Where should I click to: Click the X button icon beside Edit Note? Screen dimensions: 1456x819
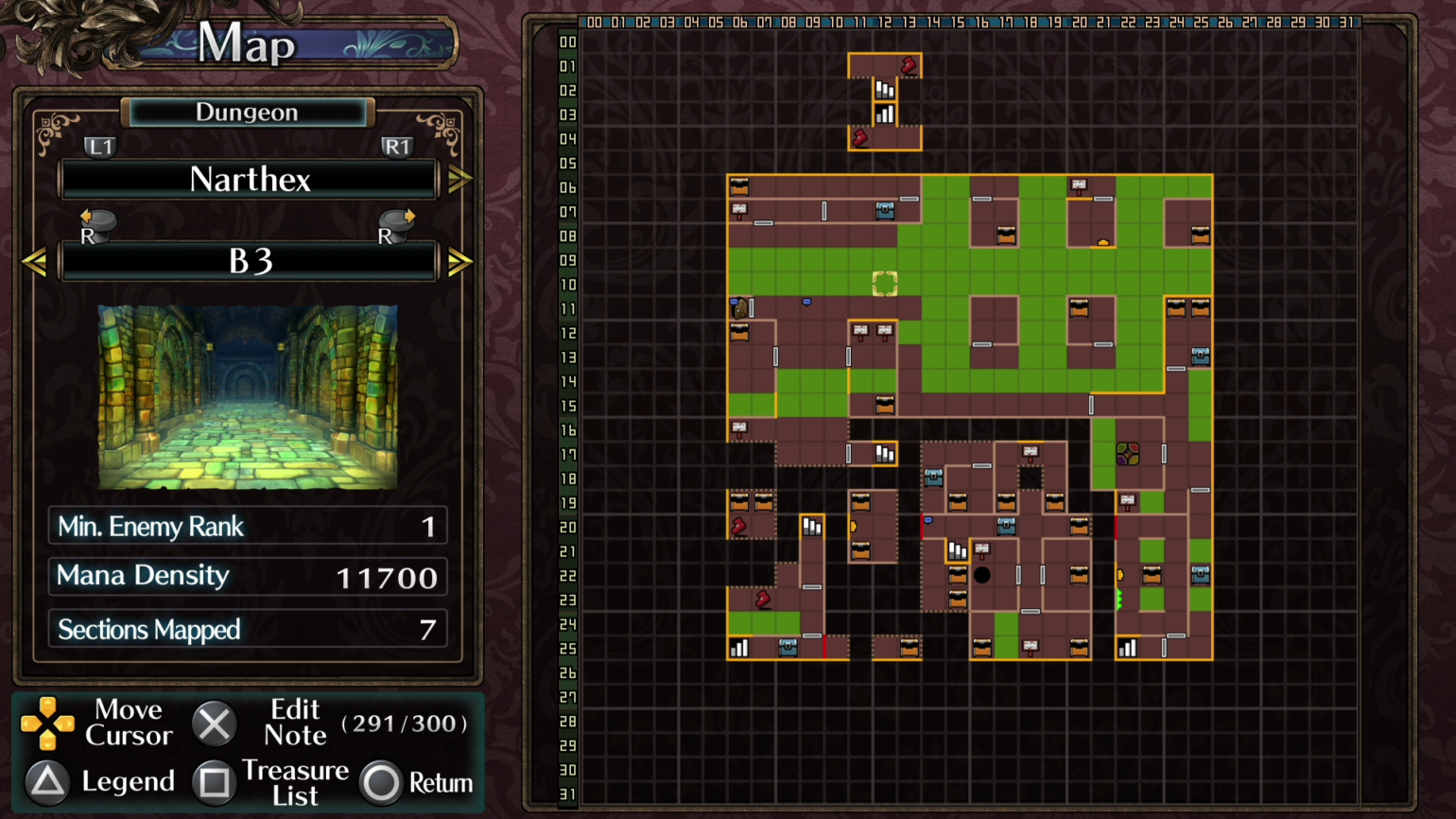click(215, 723)
